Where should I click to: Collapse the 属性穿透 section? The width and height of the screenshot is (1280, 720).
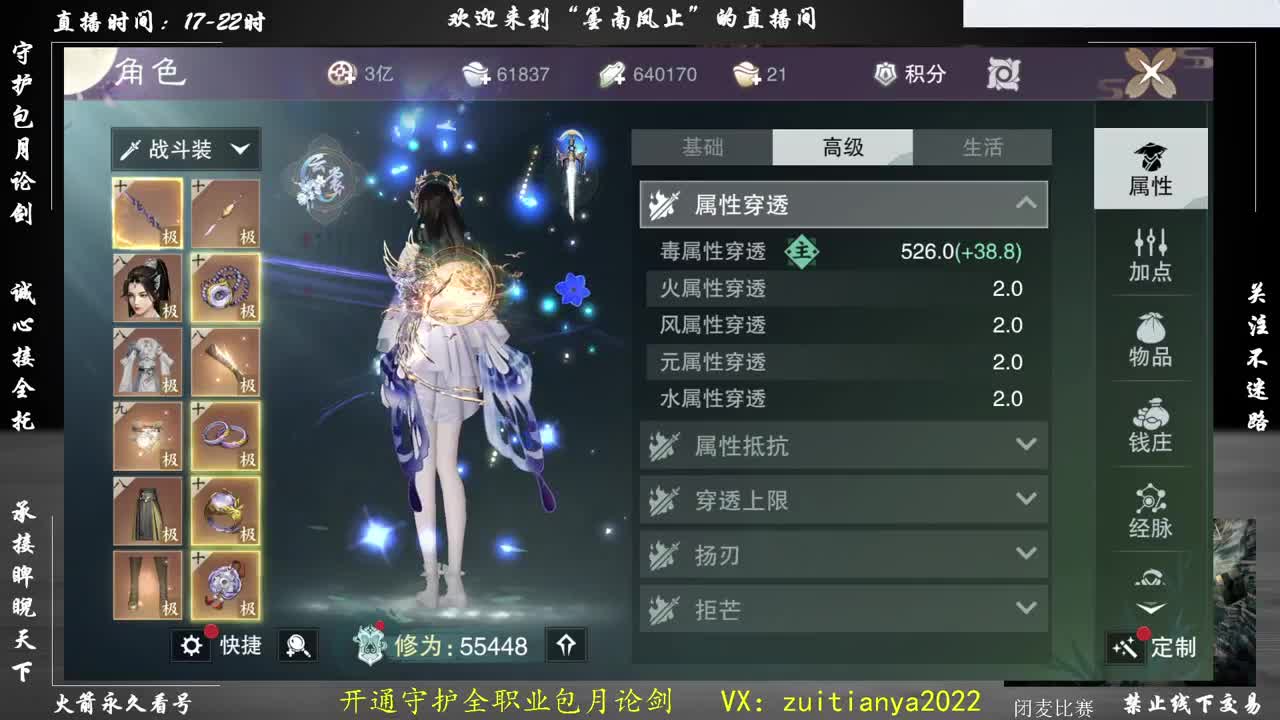coord(1026,203)
